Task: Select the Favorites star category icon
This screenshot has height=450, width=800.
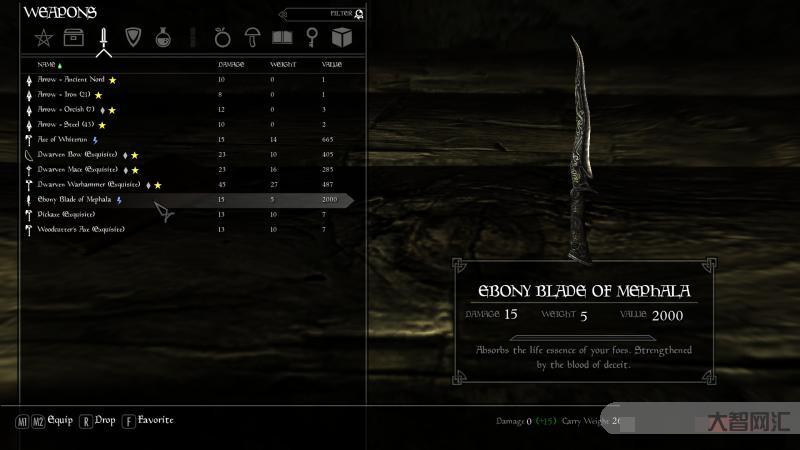Action: click(x=43, y=38)
